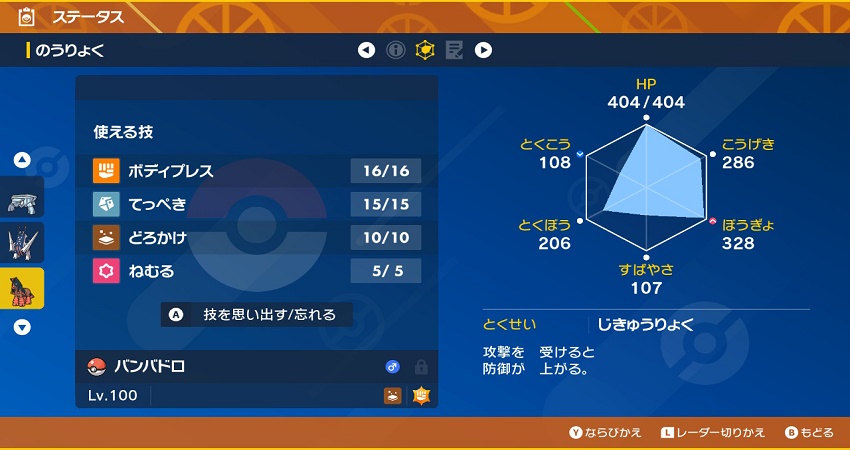Viewport: 850px width, 450px height.
Task: Open the stats hexagon tab
Action: [x=425, y=50]
